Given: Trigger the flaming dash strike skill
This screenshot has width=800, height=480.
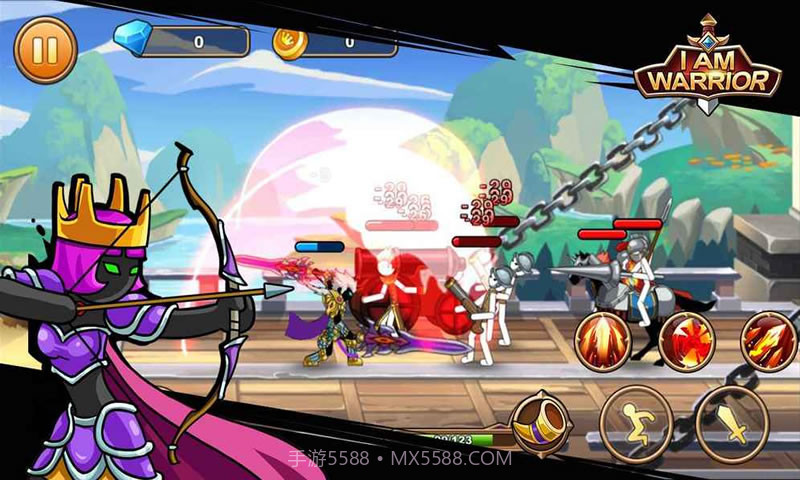Looking at the screenshot, I should click(768, 340).
